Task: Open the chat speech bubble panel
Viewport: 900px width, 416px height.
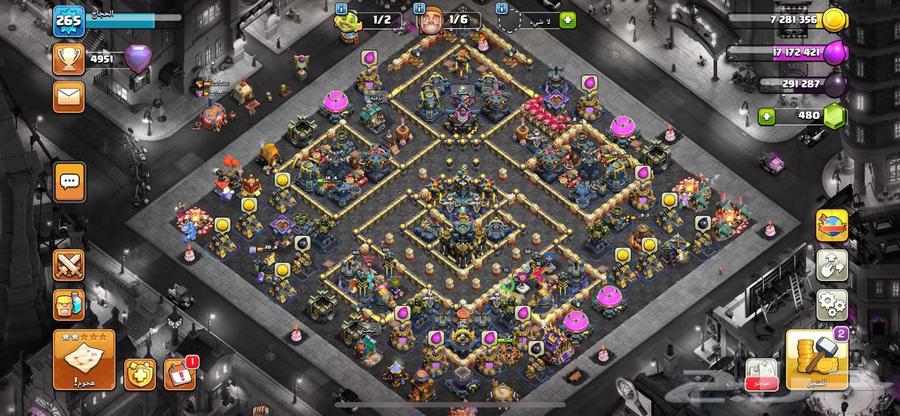Action: click(69, 181)
